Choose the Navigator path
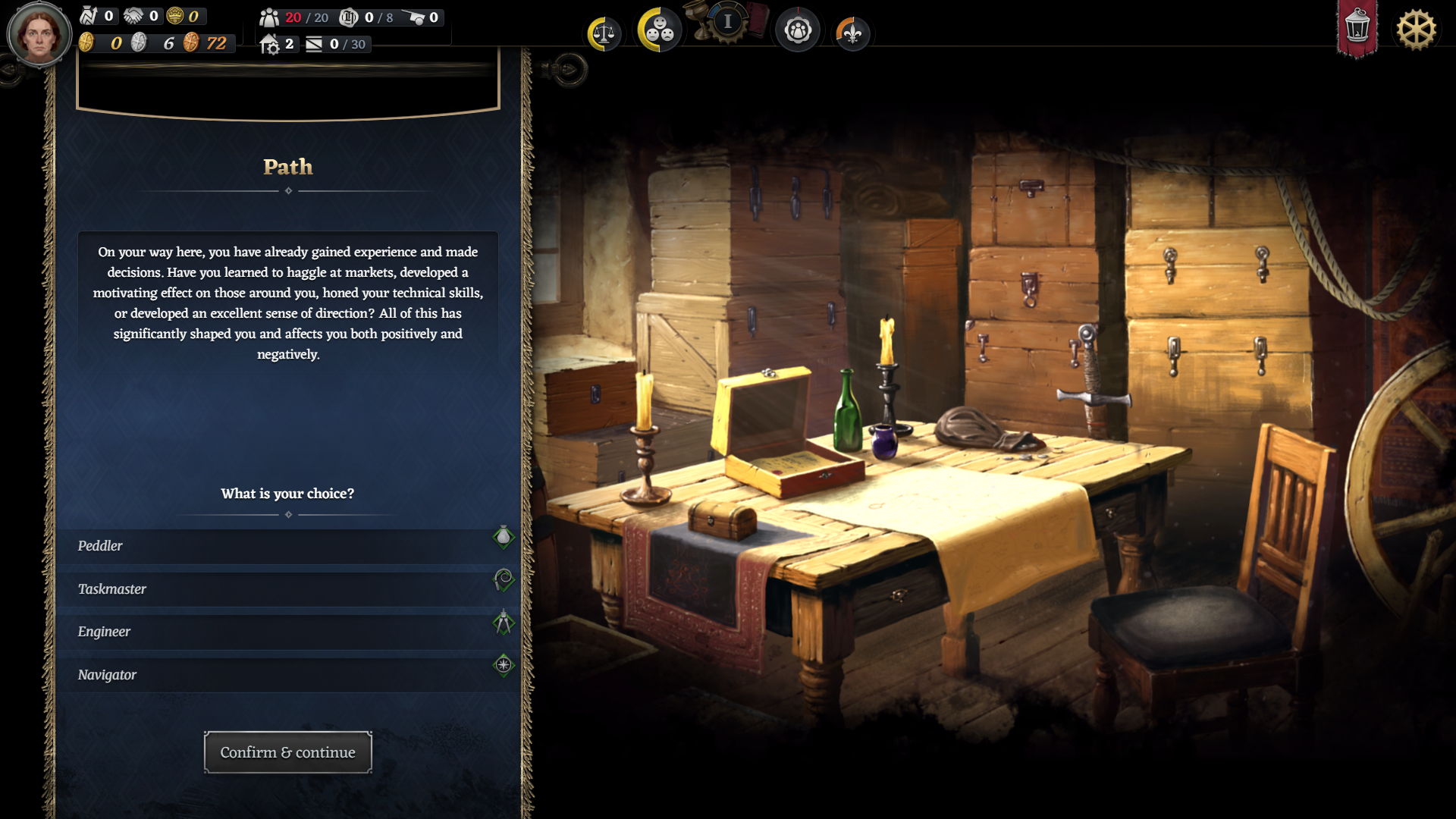 coord(287,675)
